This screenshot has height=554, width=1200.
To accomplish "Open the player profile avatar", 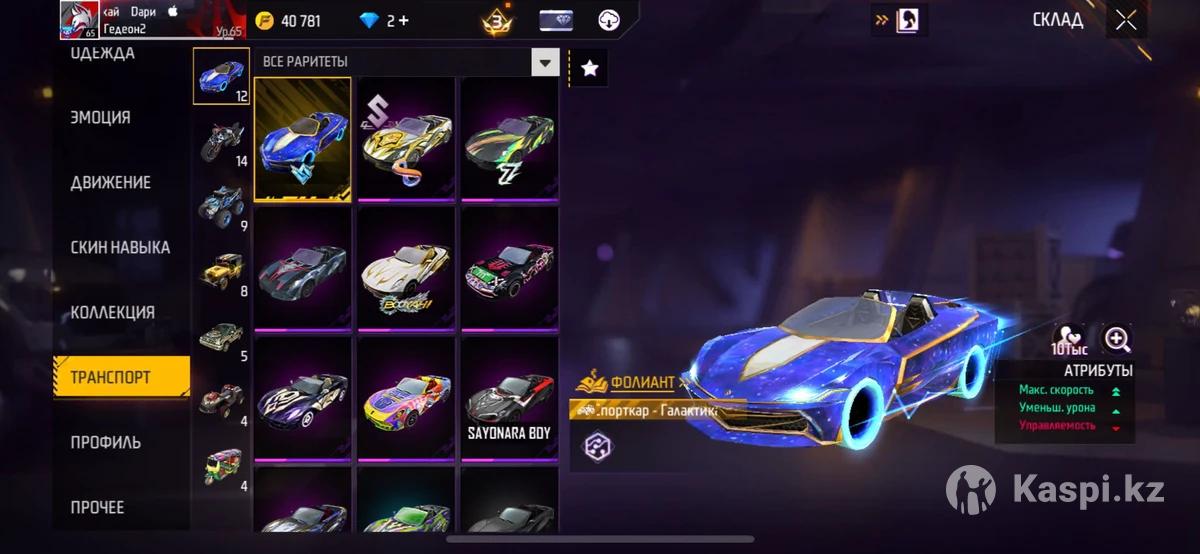I will coord(79,19).
